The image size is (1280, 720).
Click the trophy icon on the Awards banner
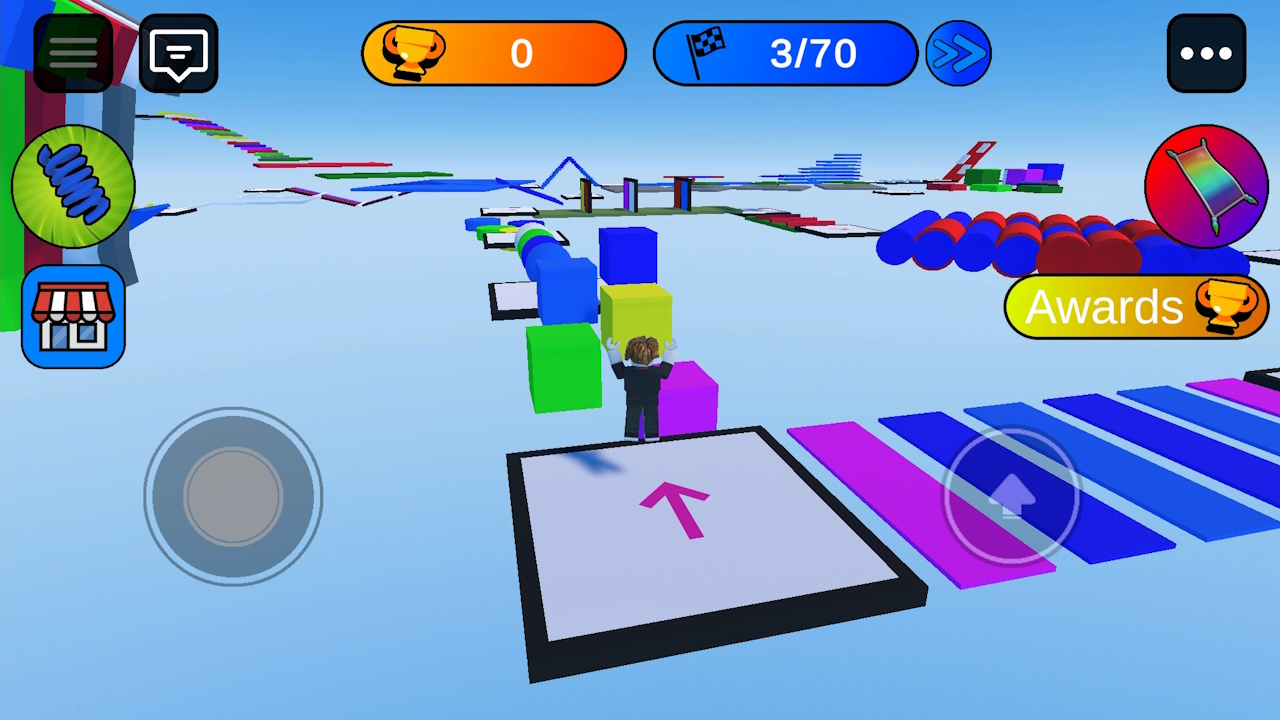(1228, 307)
